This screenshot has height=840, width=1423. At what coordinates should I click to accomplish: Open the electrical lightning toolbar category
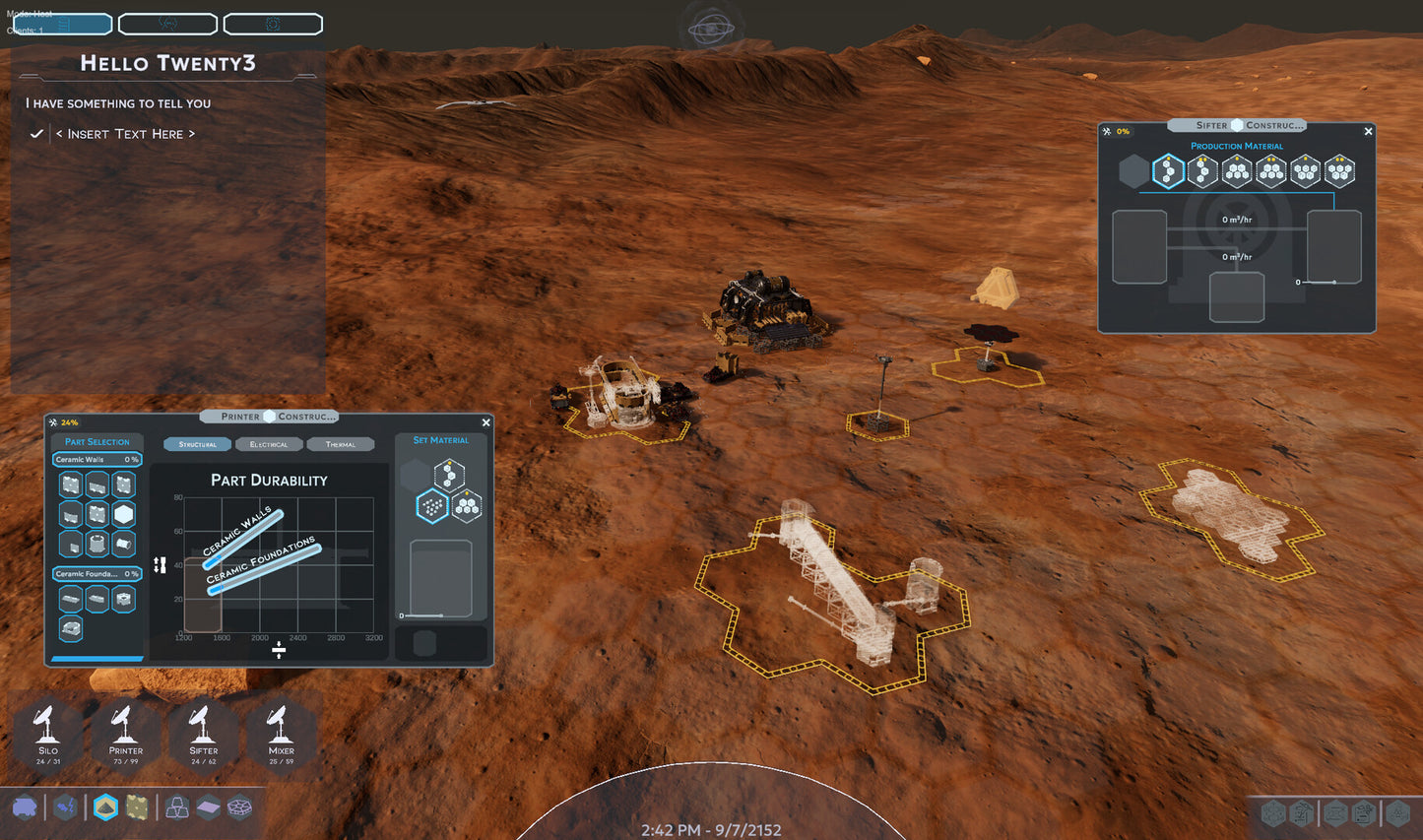(x=65, y=808)
